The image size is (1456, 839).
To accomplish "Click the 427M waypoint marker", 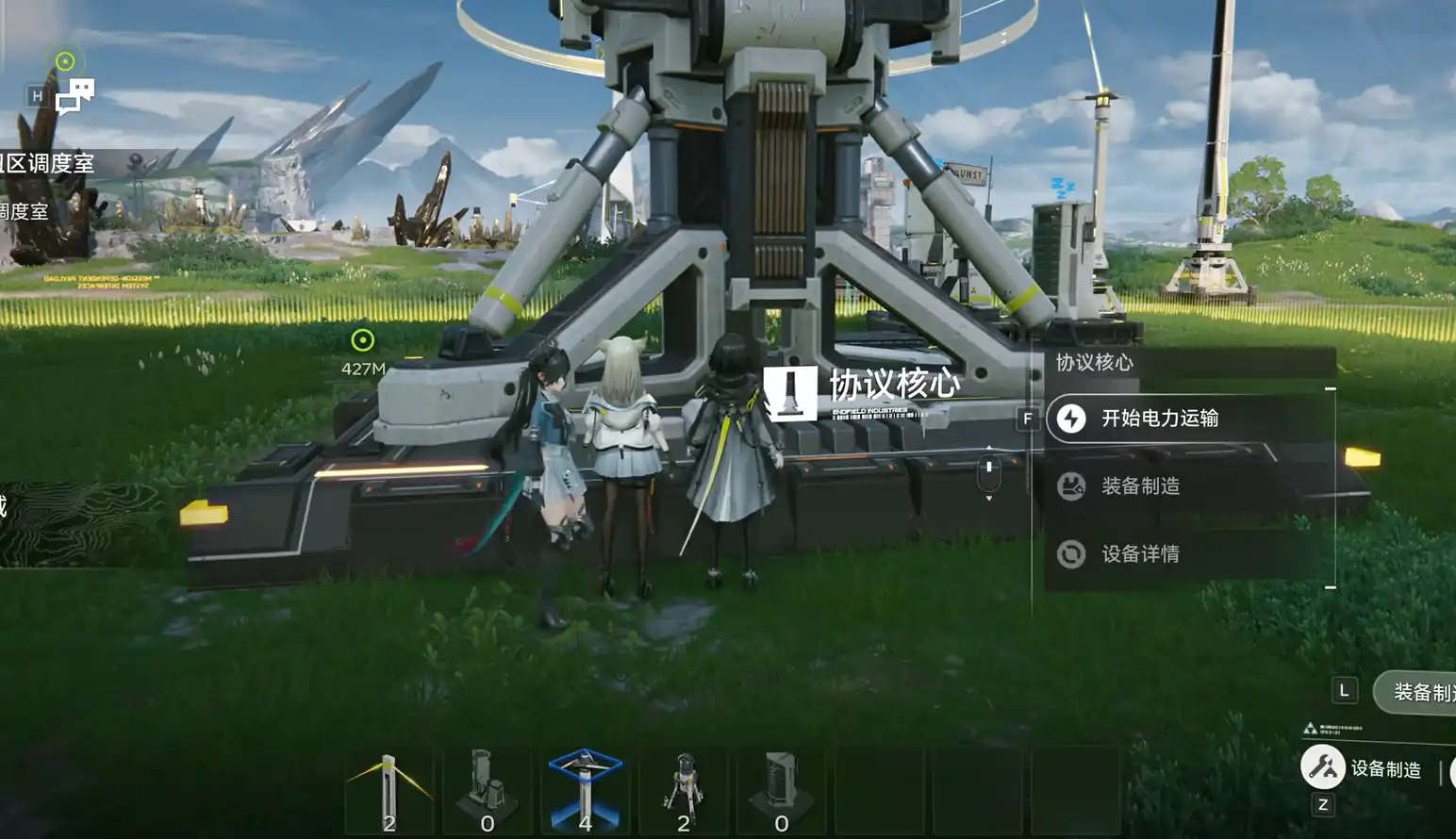I will [363, 340].
